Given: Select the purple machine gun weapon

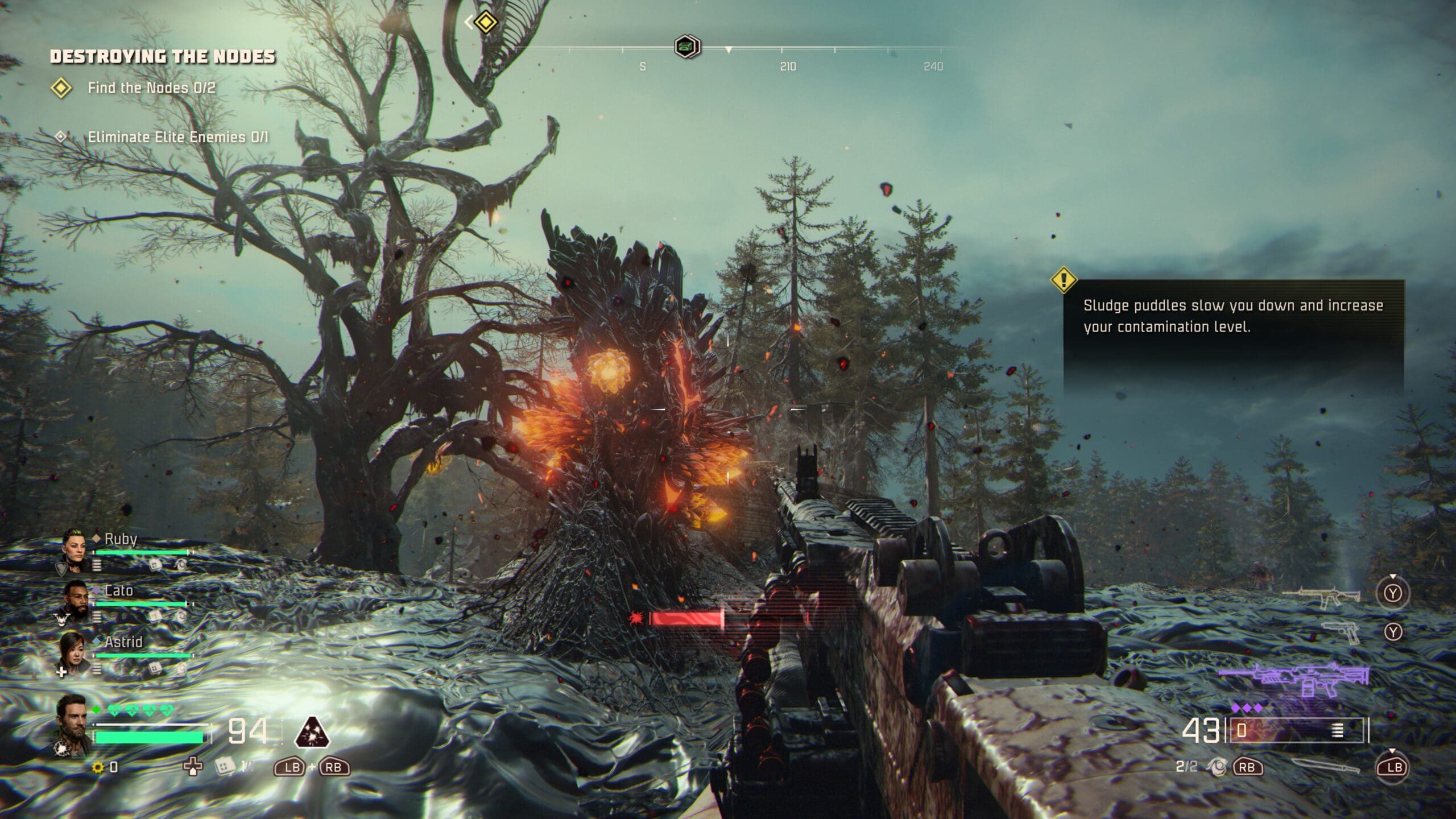Looking at the screenshot, I should pyautogui.click(x=1293, y=679).
